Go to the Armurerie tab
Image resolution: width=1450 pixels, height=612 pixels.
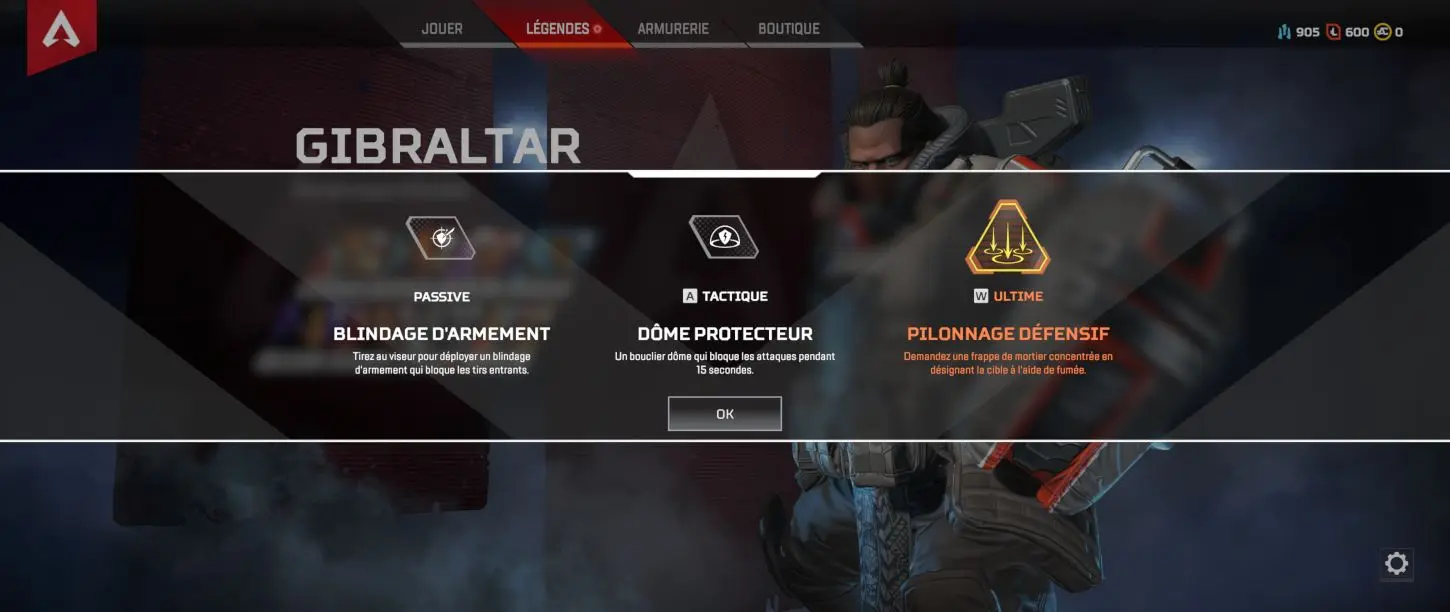(x=673, y=29)
